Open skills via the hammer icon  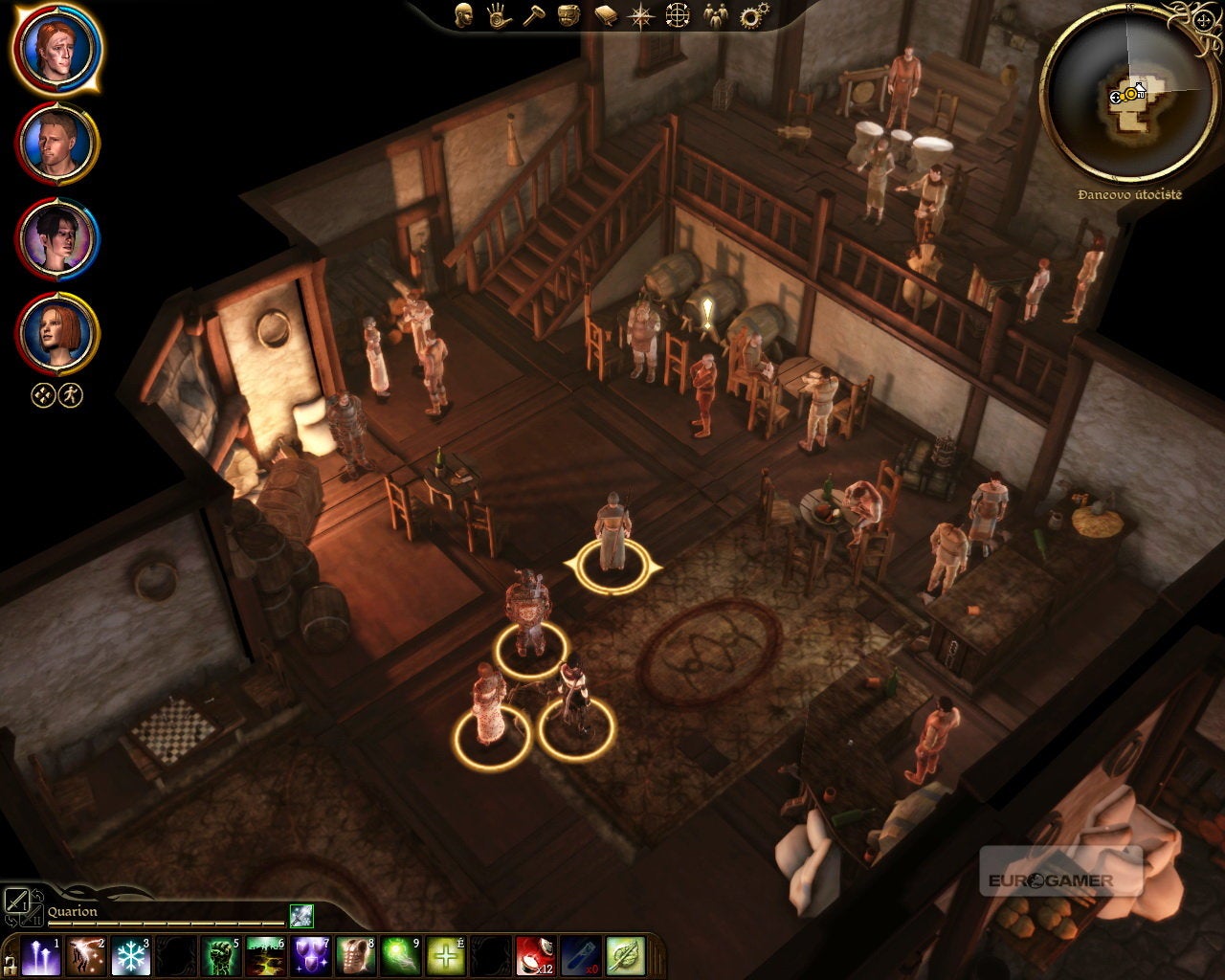pyautogui.click(x=533, y=15)
